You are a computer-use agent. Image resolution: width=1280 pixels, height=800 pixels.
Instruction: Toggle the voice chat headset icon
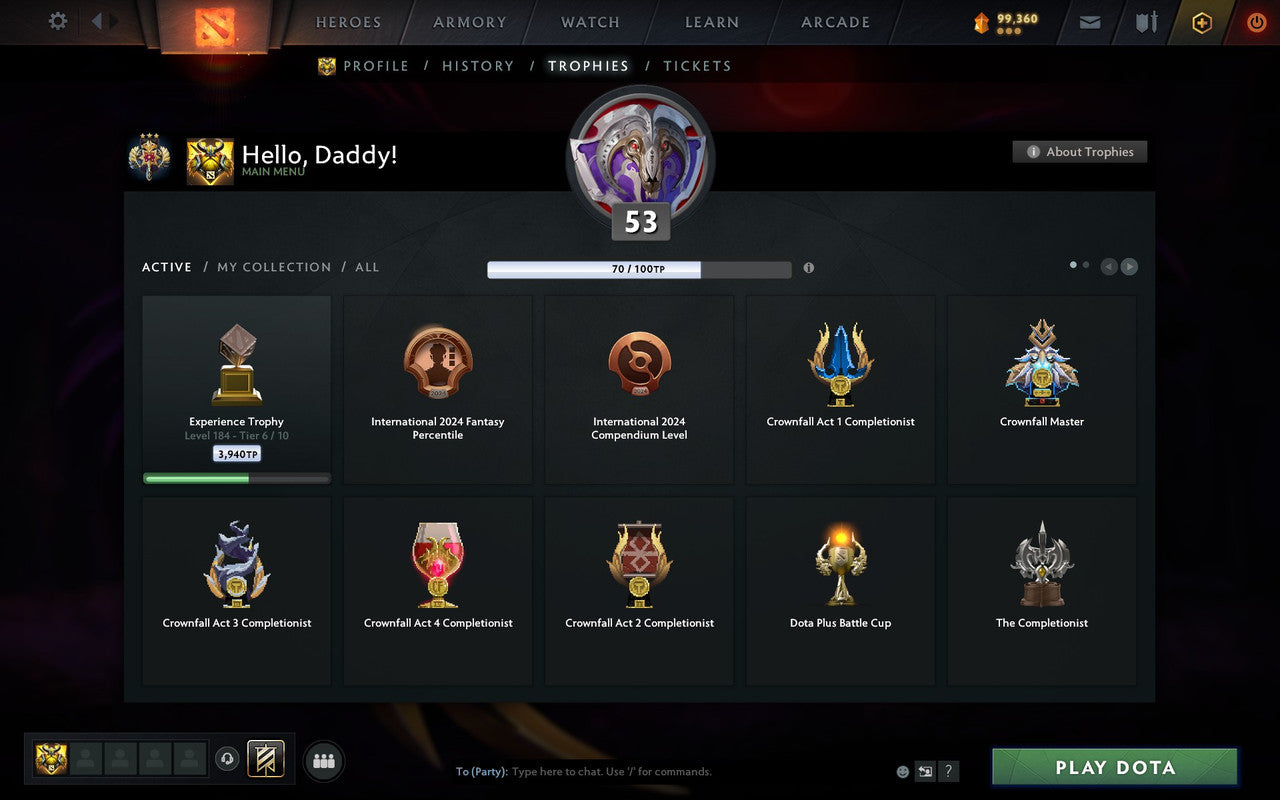tap(227, 759)
